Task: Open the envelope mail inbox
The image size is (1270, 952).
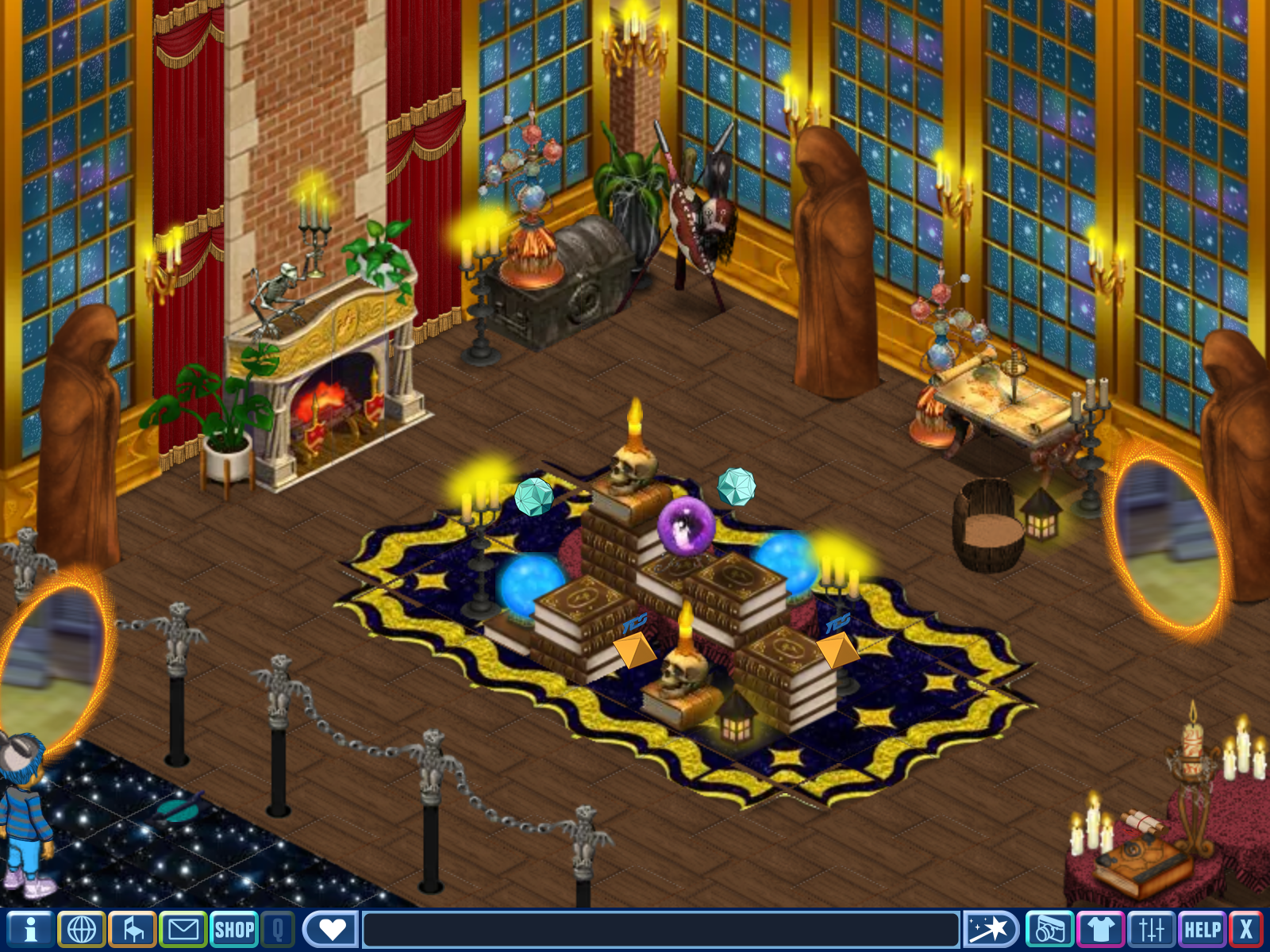Action: [183, 929]
